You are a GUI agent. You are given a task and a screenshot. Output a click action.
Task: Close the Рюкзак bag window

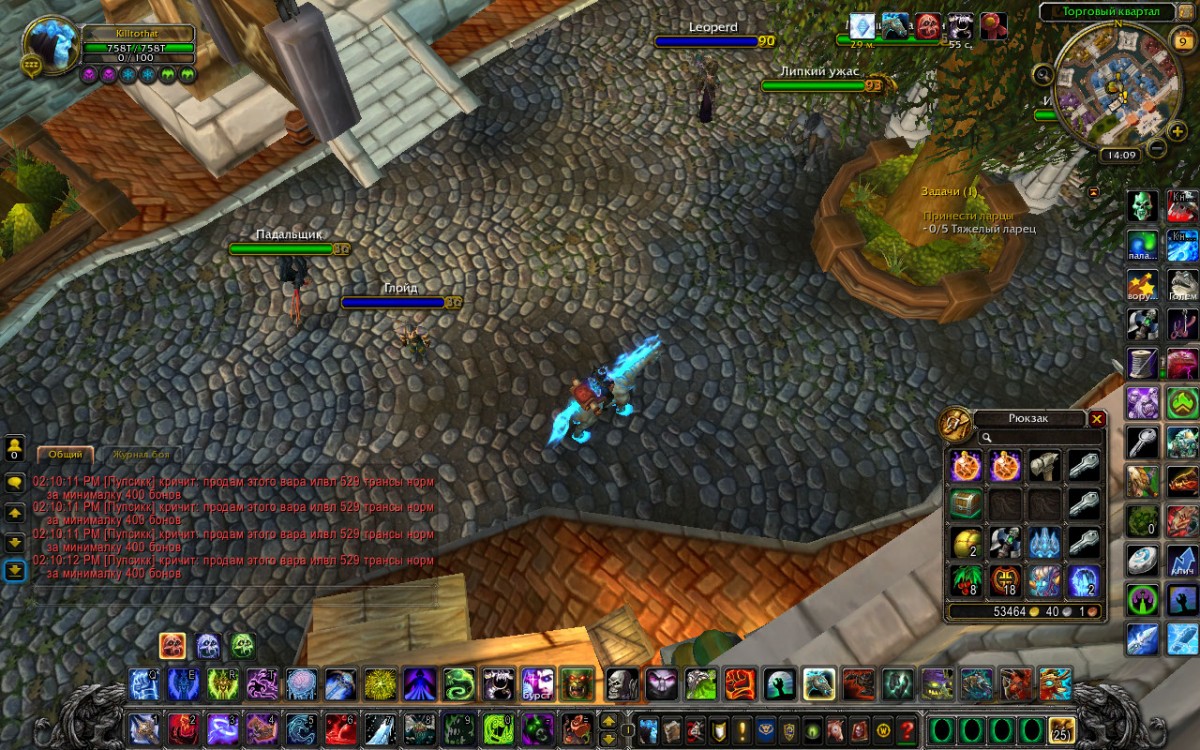[x=1097, y=419]
